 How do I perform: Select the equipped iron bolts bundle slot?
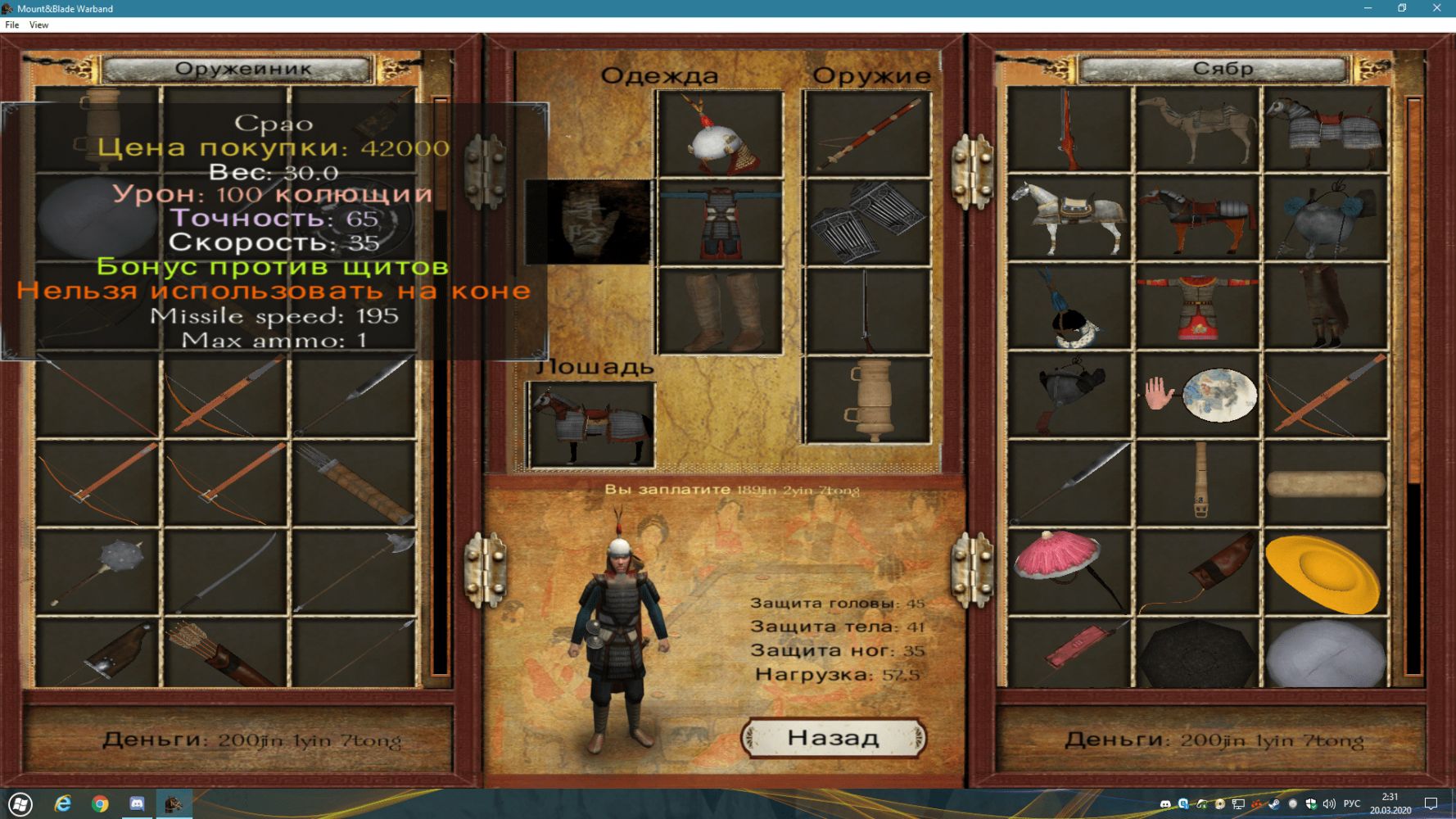tap(867, 222)
